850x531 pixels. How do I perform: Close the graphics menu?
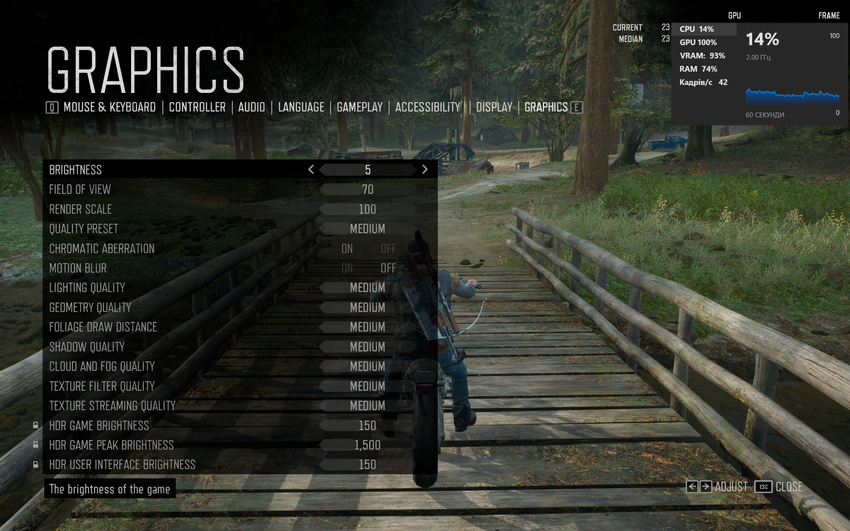point(779,487)
